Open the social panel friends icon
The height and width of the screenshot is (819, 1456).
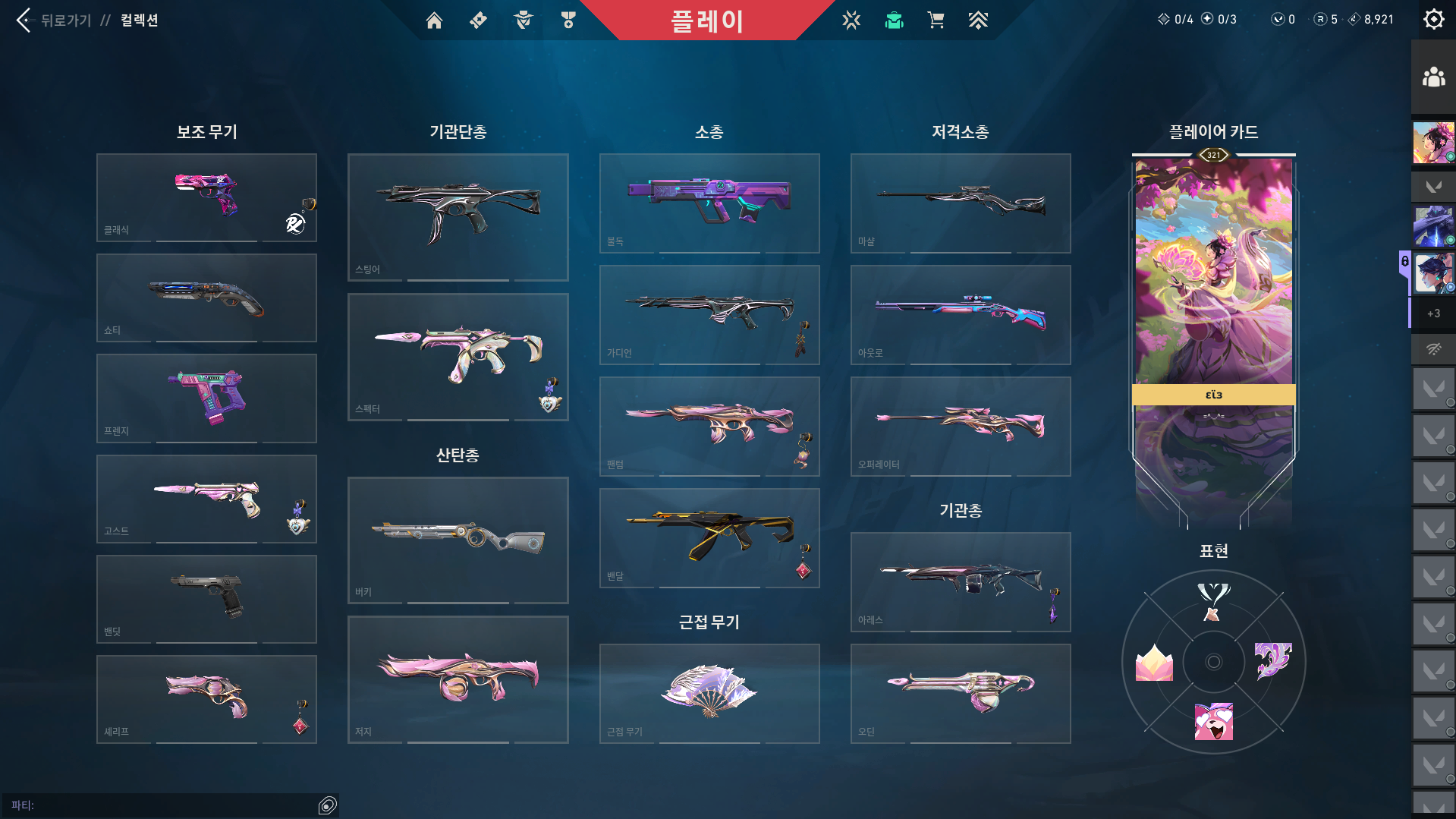[1433, 75]
